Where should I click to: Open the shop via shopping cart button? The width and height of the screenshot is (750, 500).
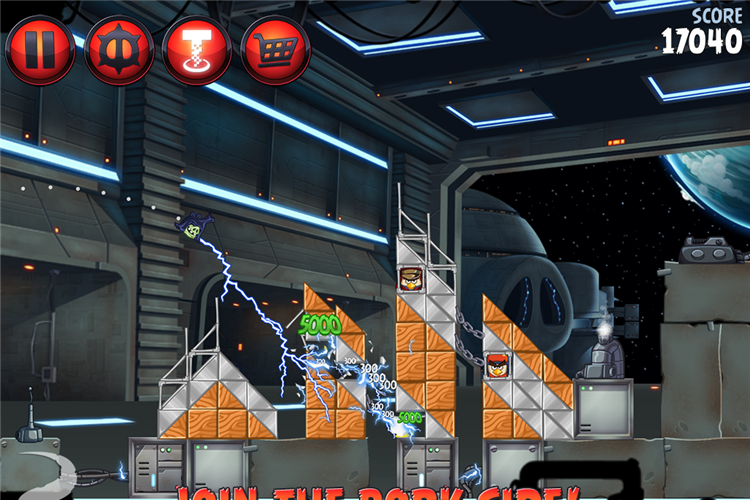[275, 50]
